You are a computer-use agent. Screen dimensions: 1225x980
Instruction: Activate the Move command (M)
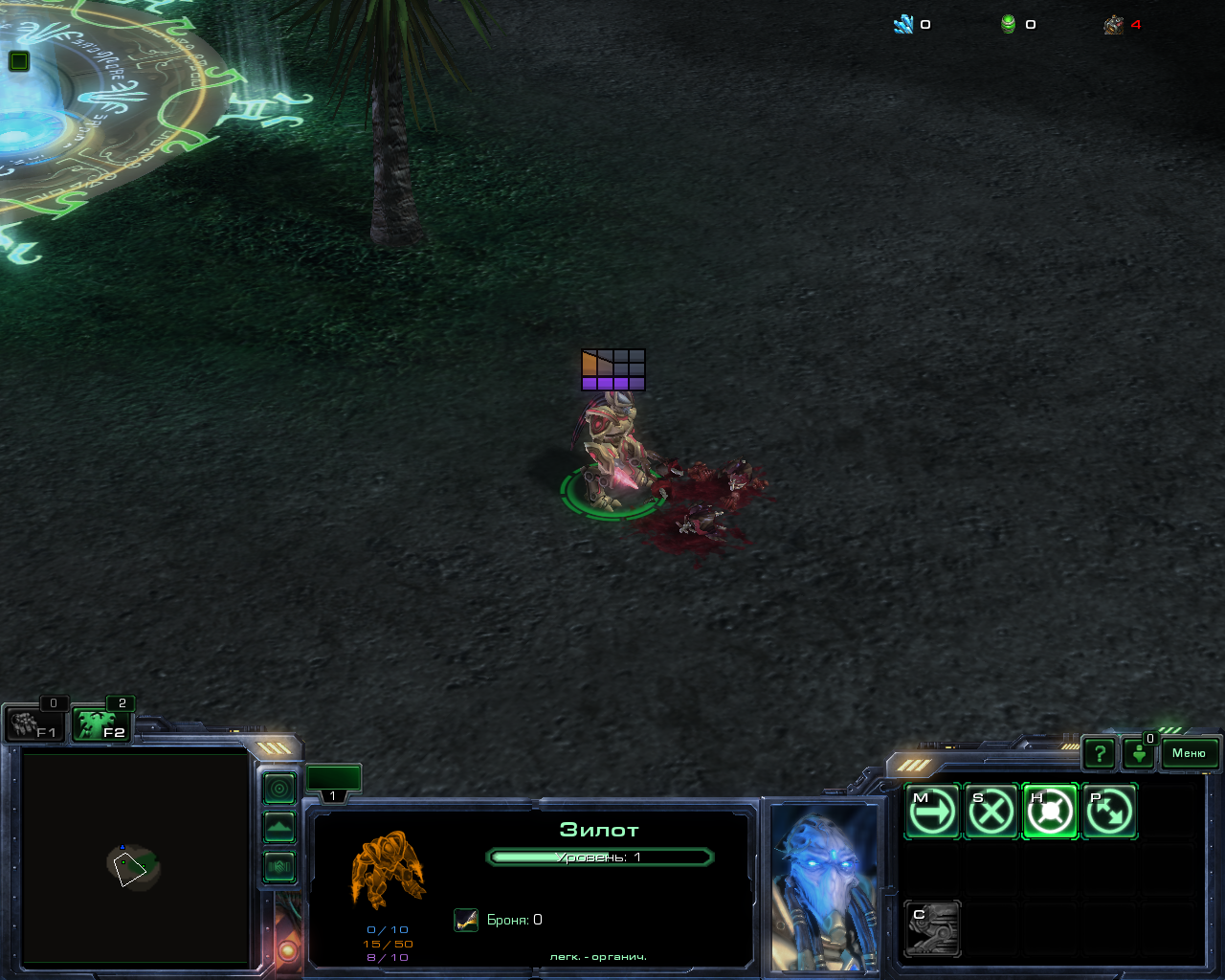coord(932,812)
